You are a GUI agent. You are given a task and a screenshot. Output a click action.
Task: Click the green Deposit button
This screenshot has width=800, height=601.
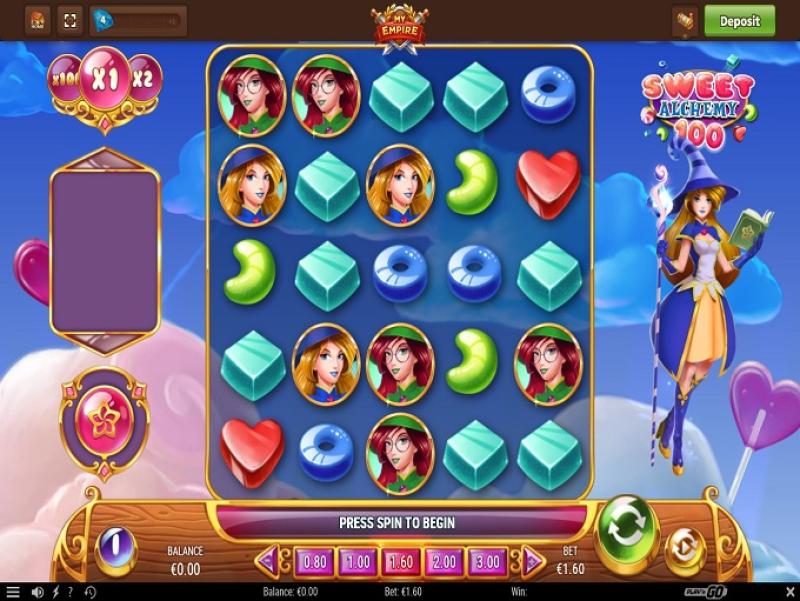739,20
